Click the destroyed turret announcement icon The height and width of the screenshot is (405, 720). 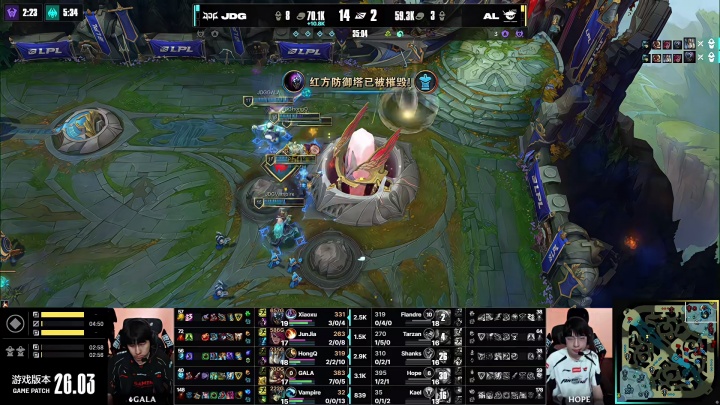tap(295, 81)
